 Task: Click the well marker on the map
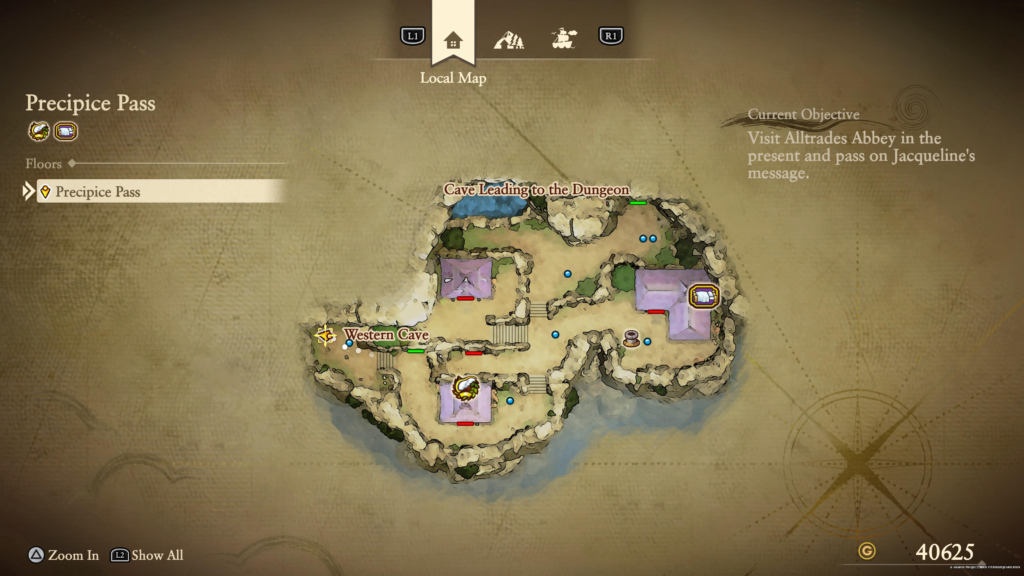click(631, 337)
